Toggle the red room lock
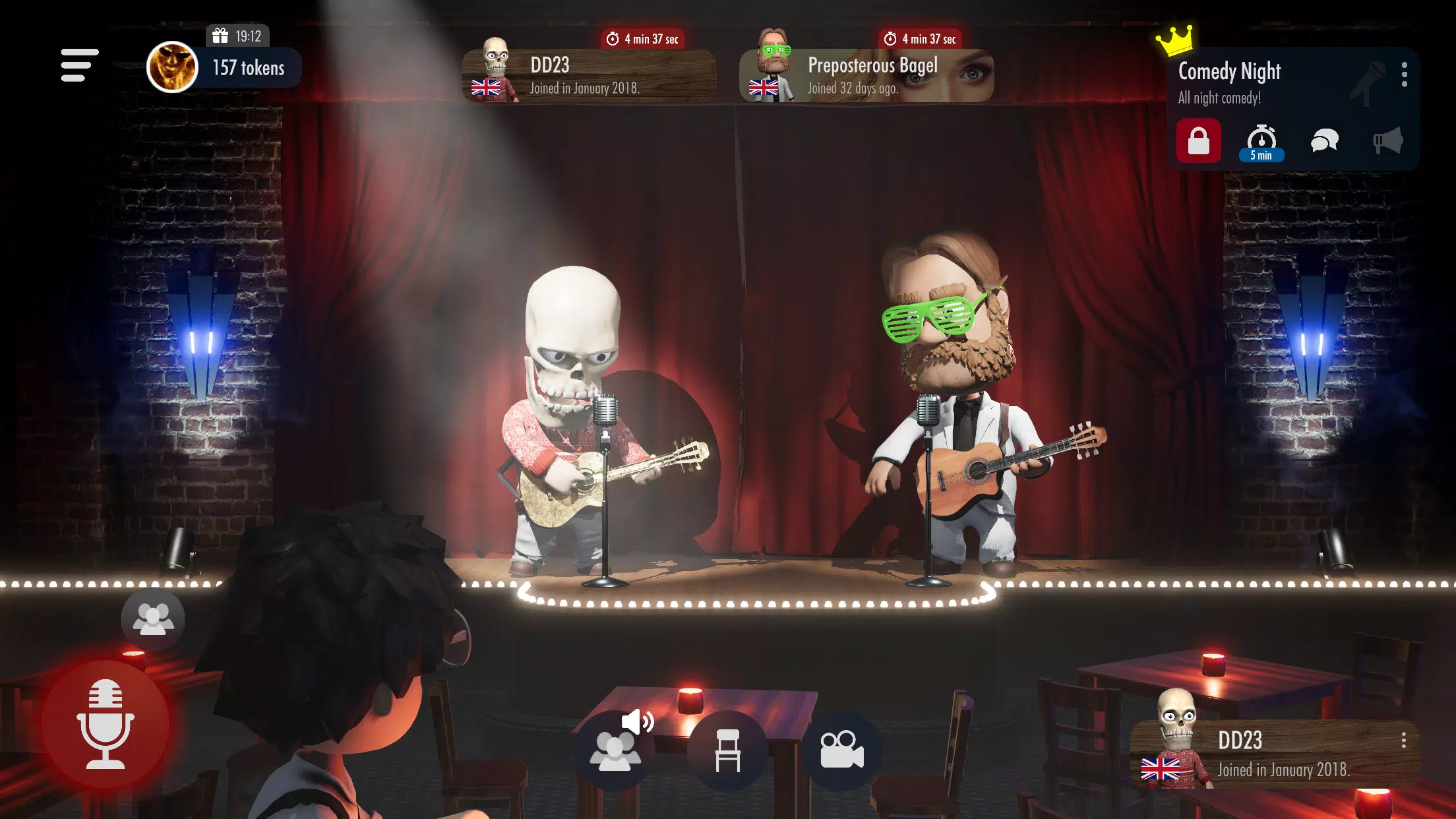This screenshot has height=819, width=1456. pos(1199,140)
